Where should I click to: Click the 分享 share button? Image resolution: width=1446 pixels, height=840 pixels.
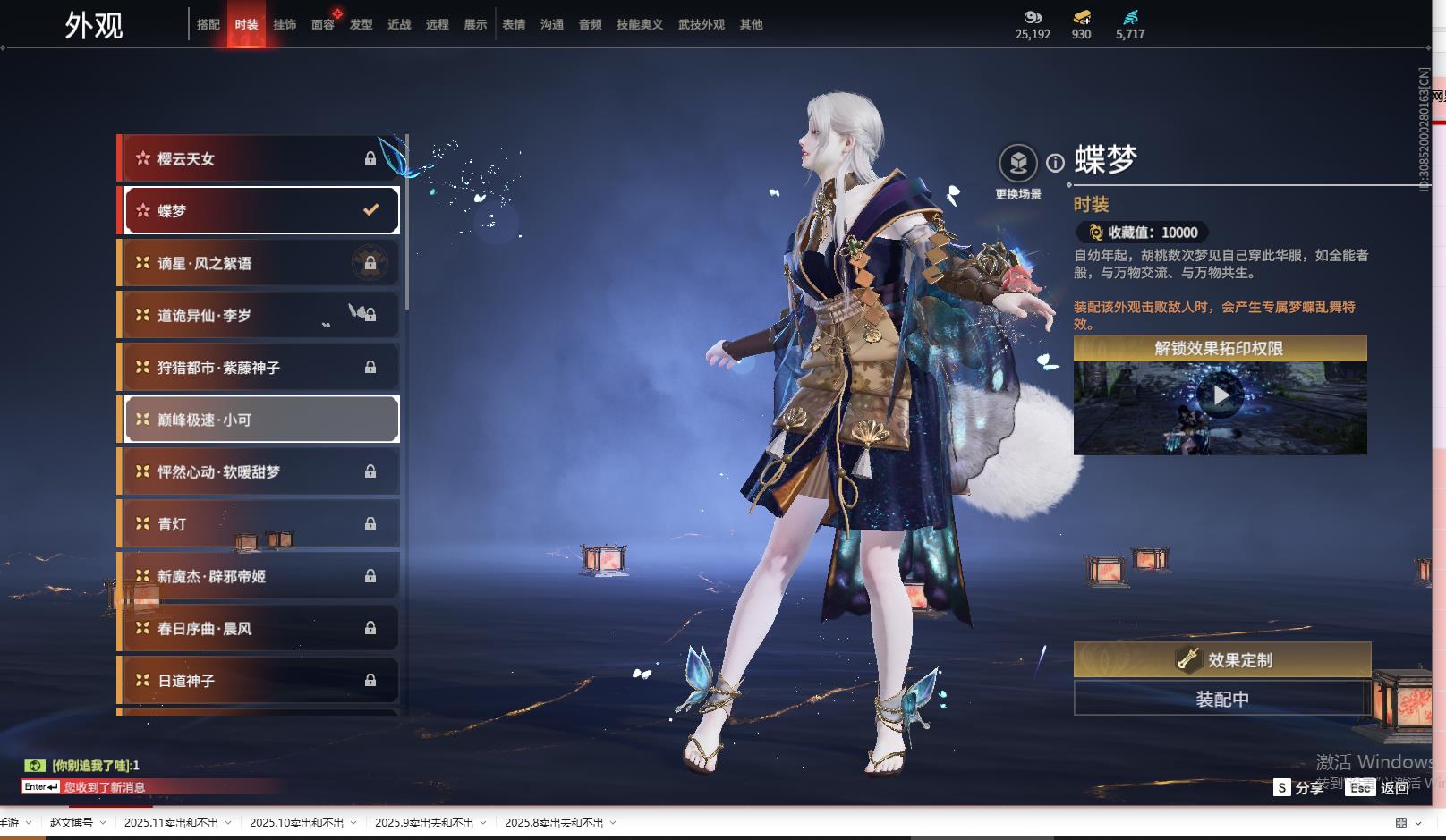pyautogui.click(x=1299, y=787)
